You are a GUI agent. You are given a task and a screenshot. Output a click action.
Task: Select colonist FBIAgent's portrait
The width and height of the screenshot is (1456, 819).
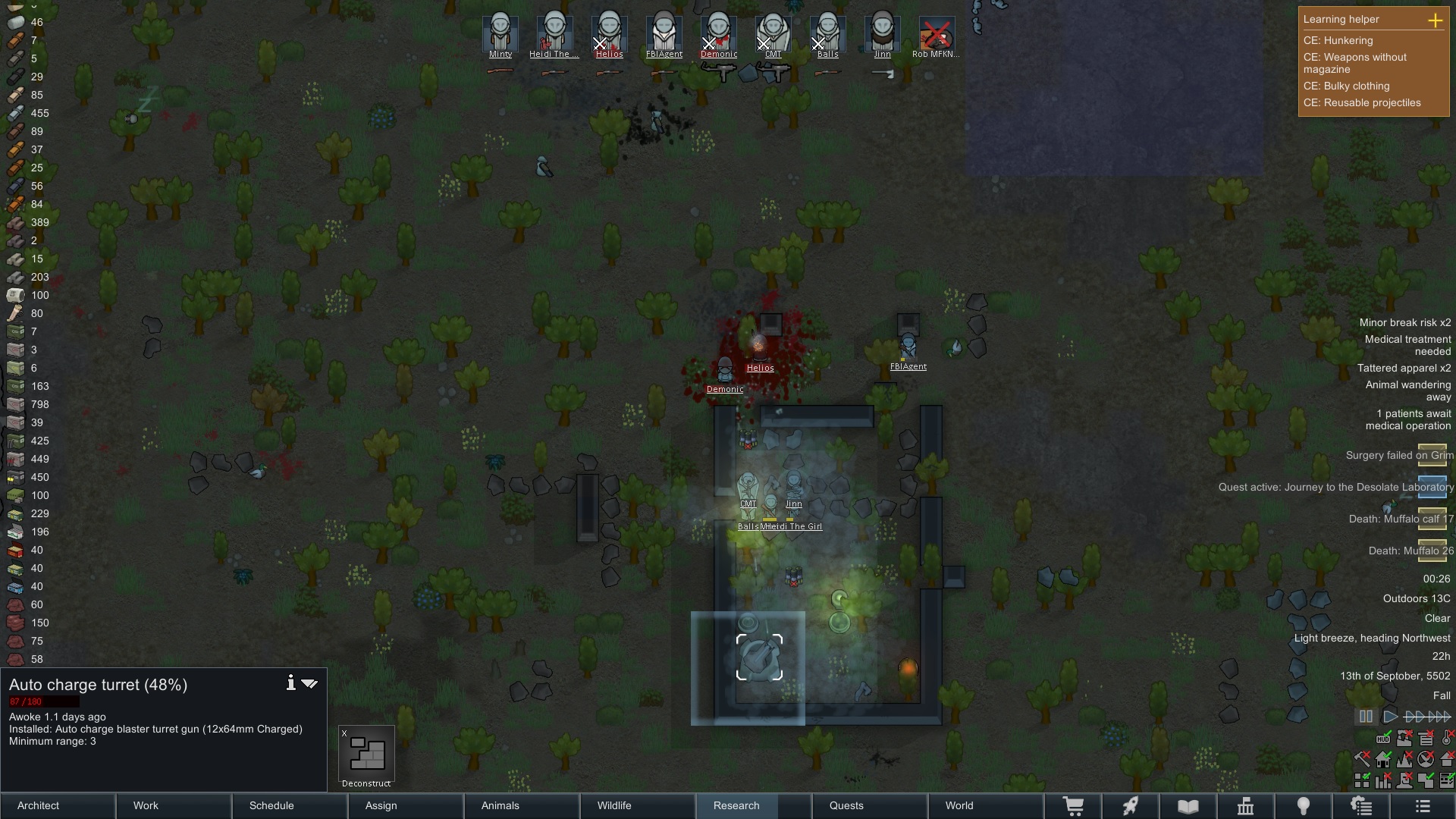[664, 34]
